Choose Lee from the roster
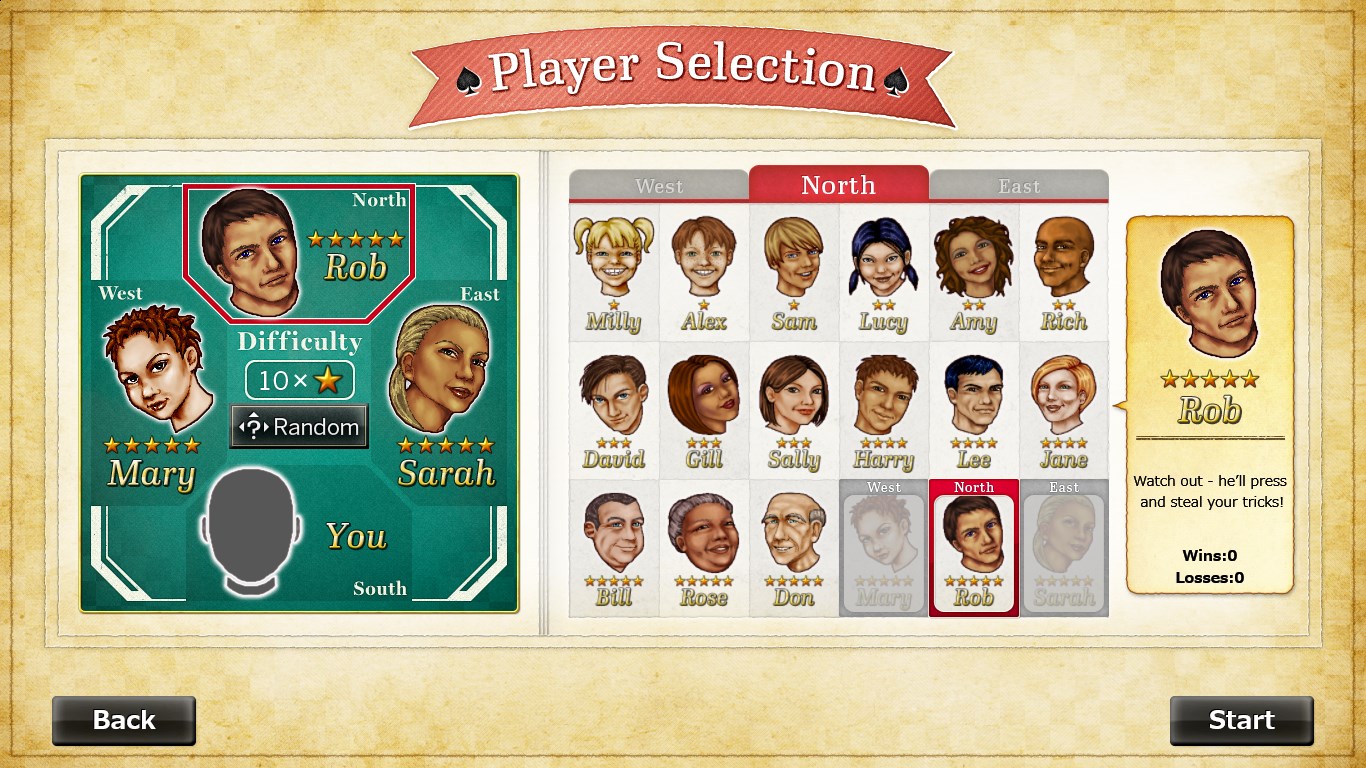1366x768 pixels. coord(974,408)
